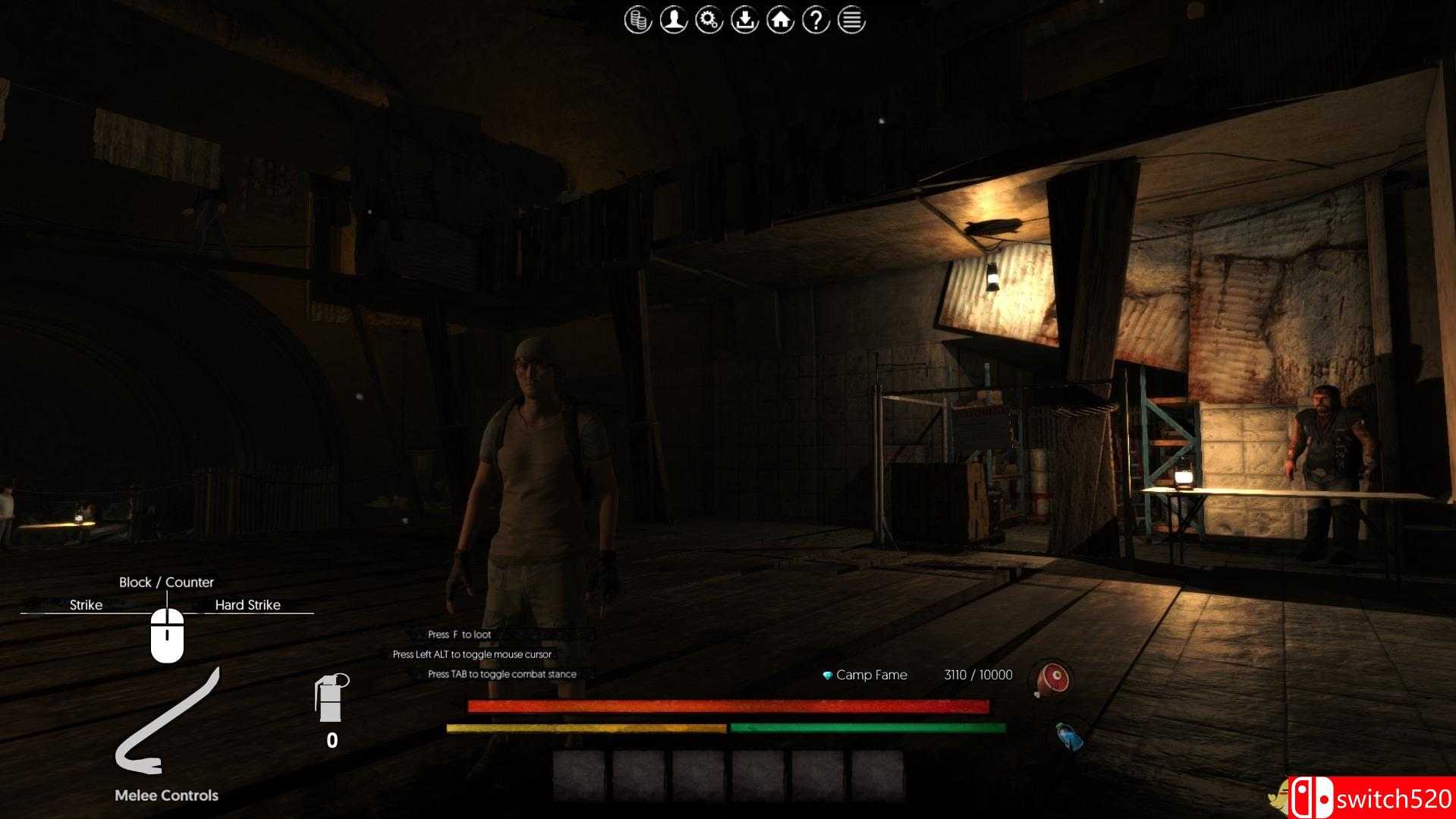Click the Block / Counter mouse control
This screenshot has width=1456, height=819.
pyautogui.click(x=166, y=582)
